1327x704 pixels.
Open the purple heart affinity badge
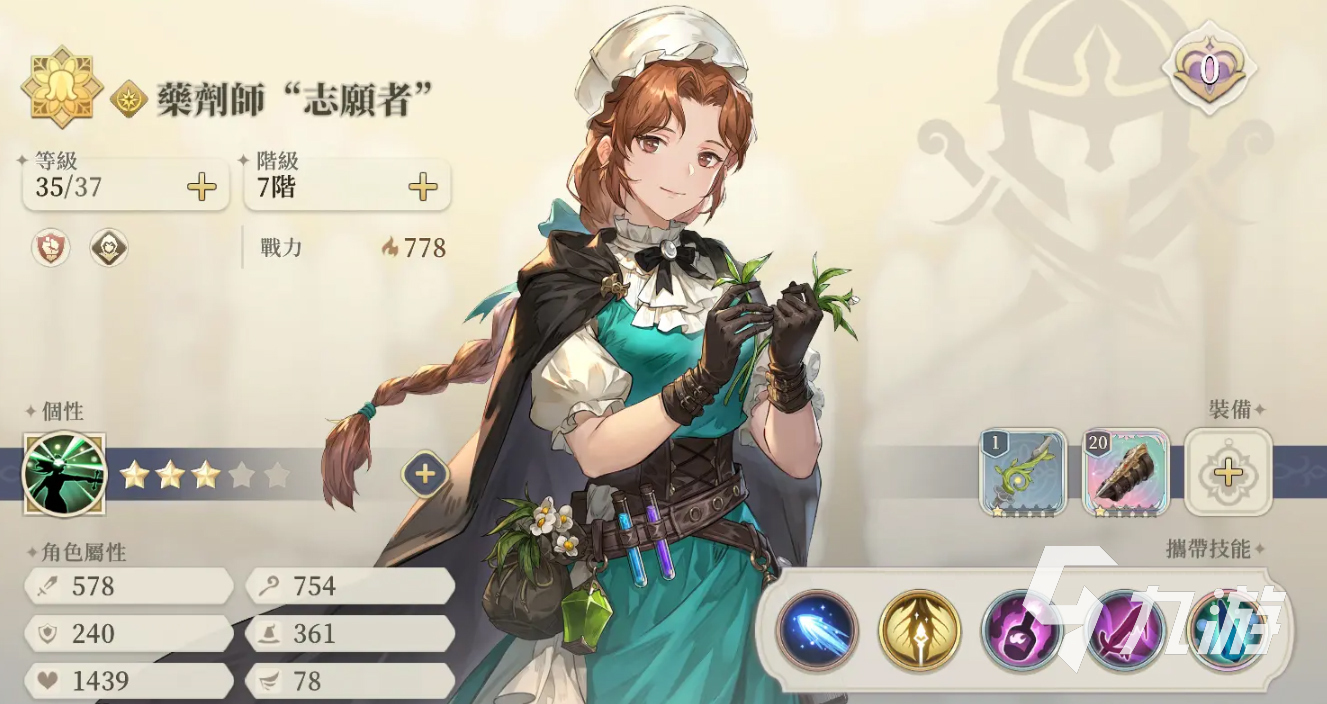tap(1209, 68)
